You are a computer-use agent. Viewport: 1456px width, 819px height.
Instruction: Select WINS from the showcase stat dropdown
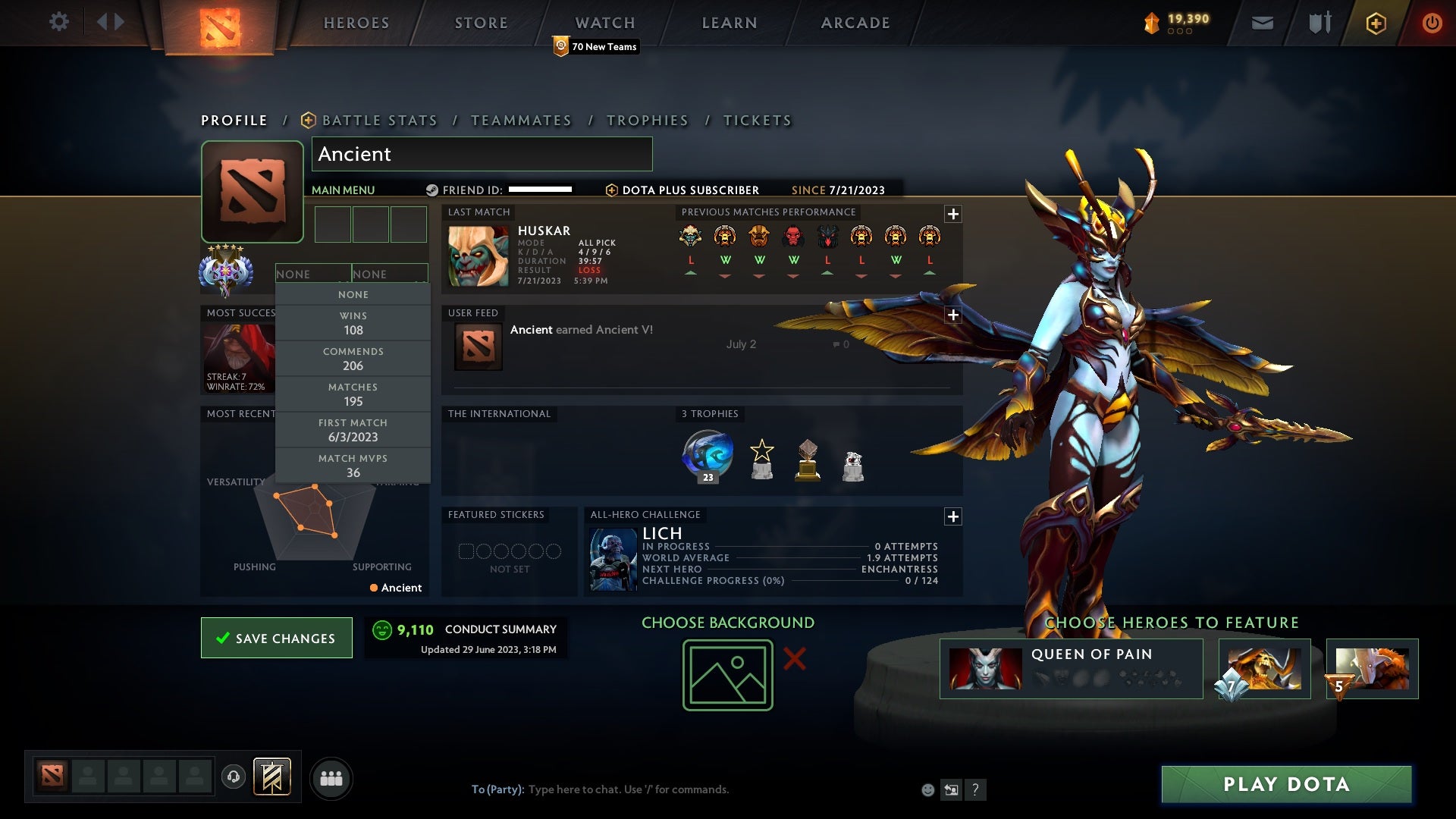coord(353,322)
